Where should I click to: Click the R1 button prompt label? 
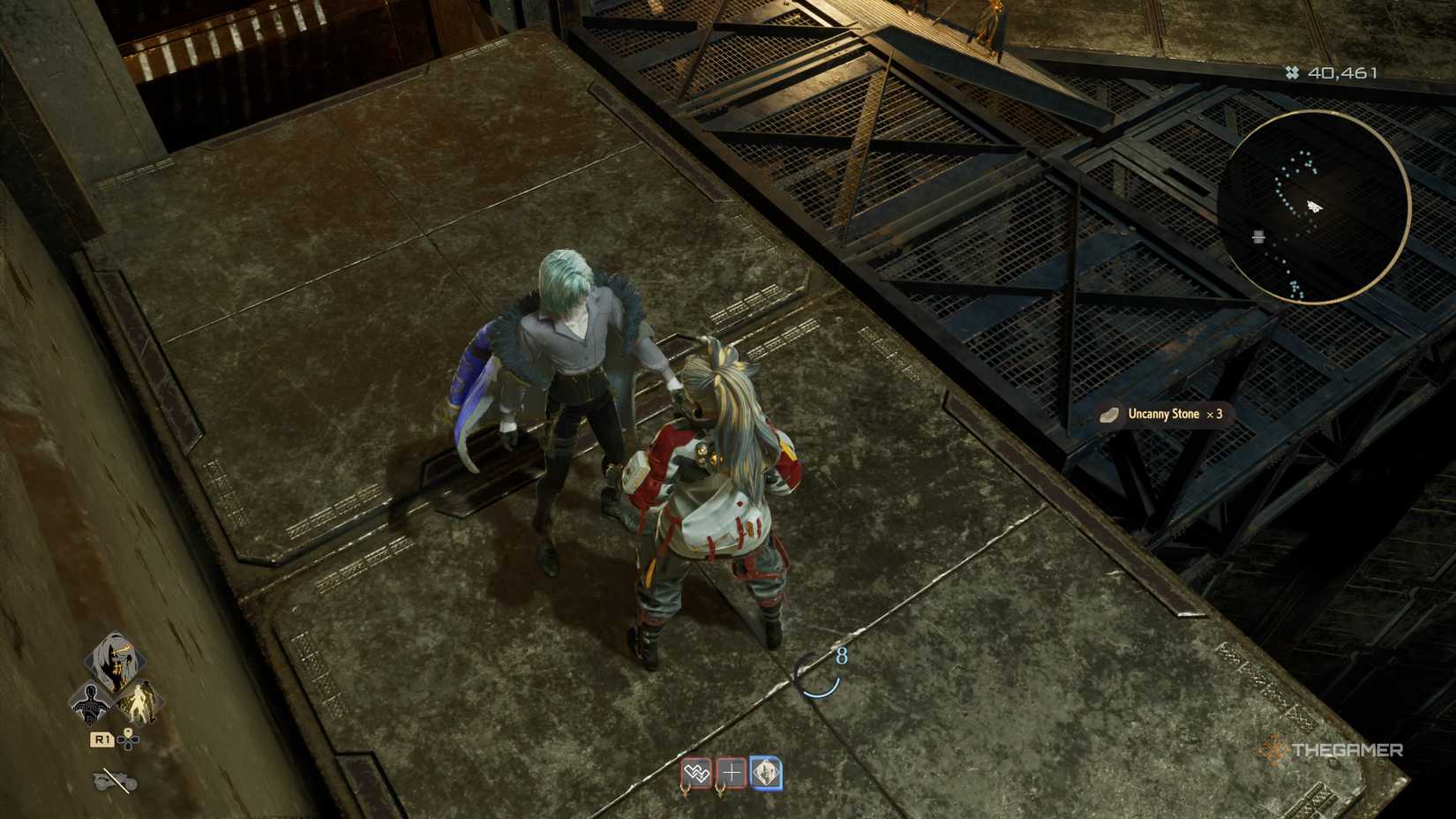coord(101,740)
